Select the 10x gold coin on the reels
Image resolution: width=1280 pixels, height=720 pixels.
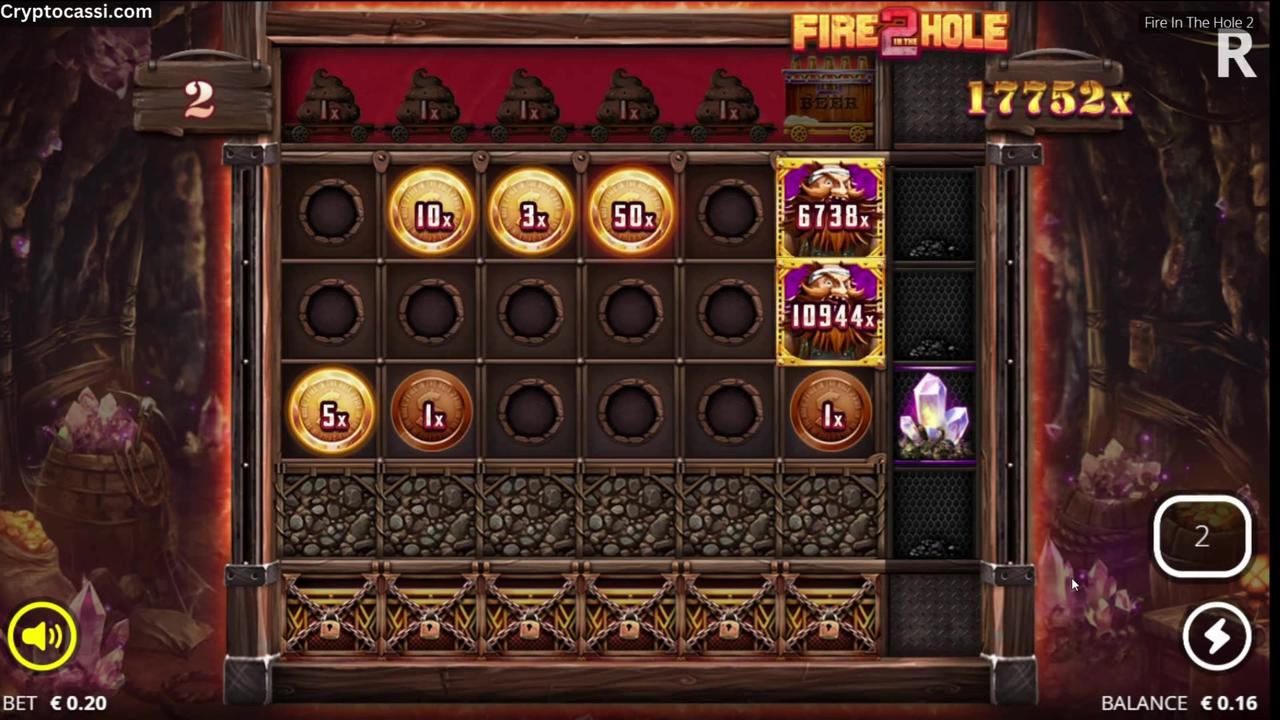(431, 212)
